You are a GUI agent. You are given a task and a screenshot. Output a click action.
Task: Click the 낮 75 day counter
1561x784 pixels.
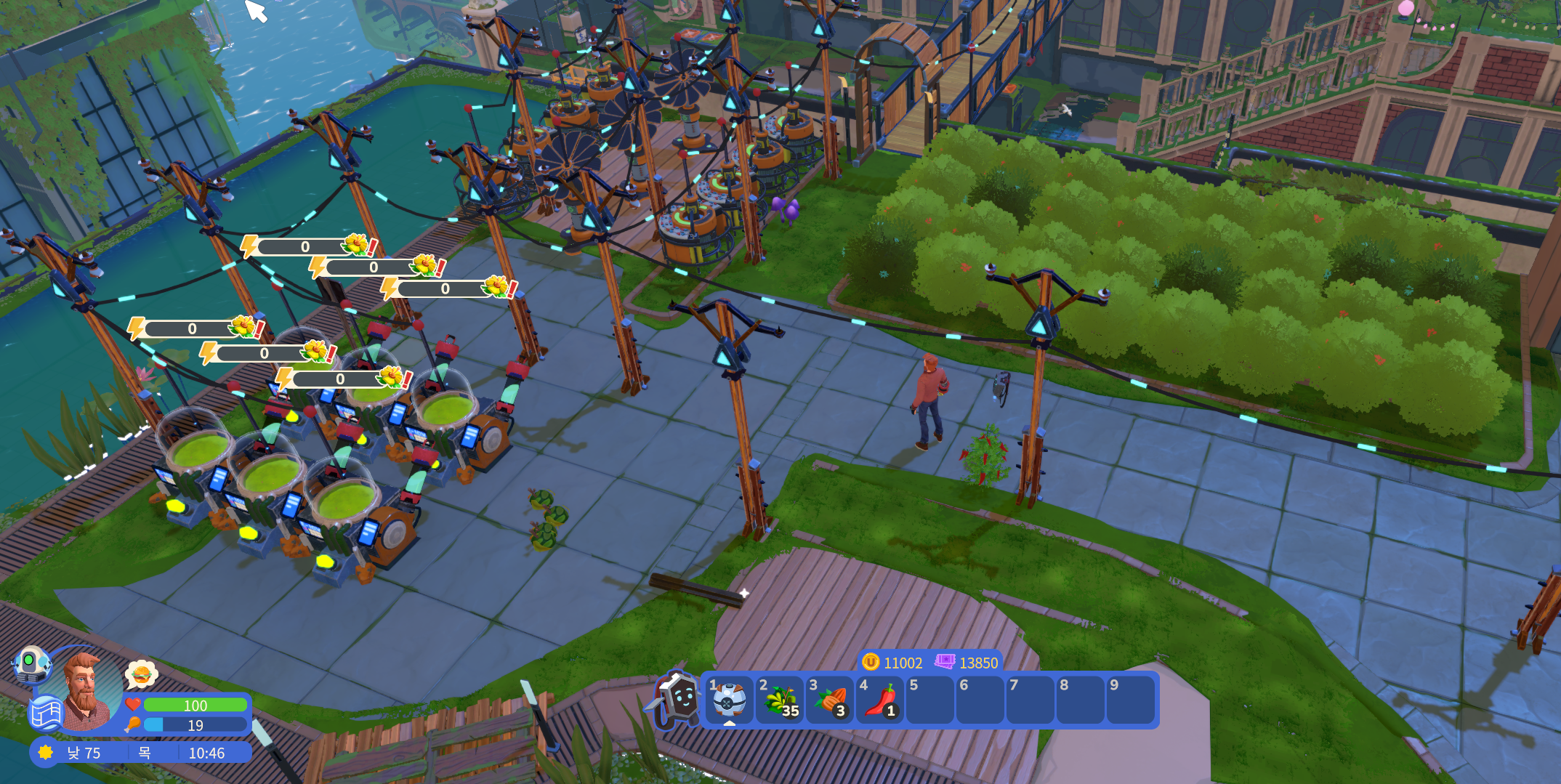84,753
